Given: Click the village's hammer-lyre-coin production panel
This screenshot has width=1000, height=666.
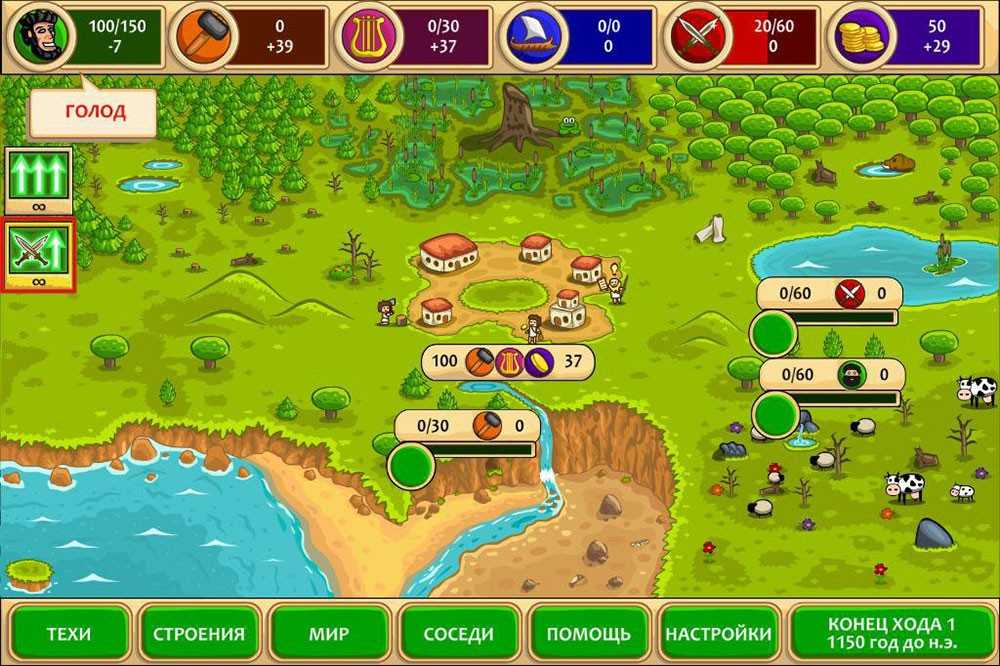Looking at the screenshot, I should 507,361.
